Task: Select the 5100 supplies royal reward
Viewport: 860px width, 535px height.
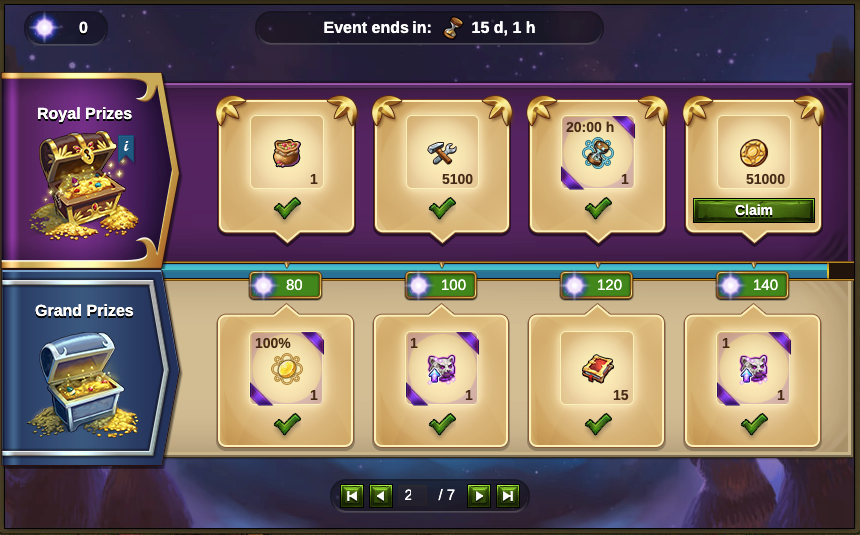Action: (442, 153)
